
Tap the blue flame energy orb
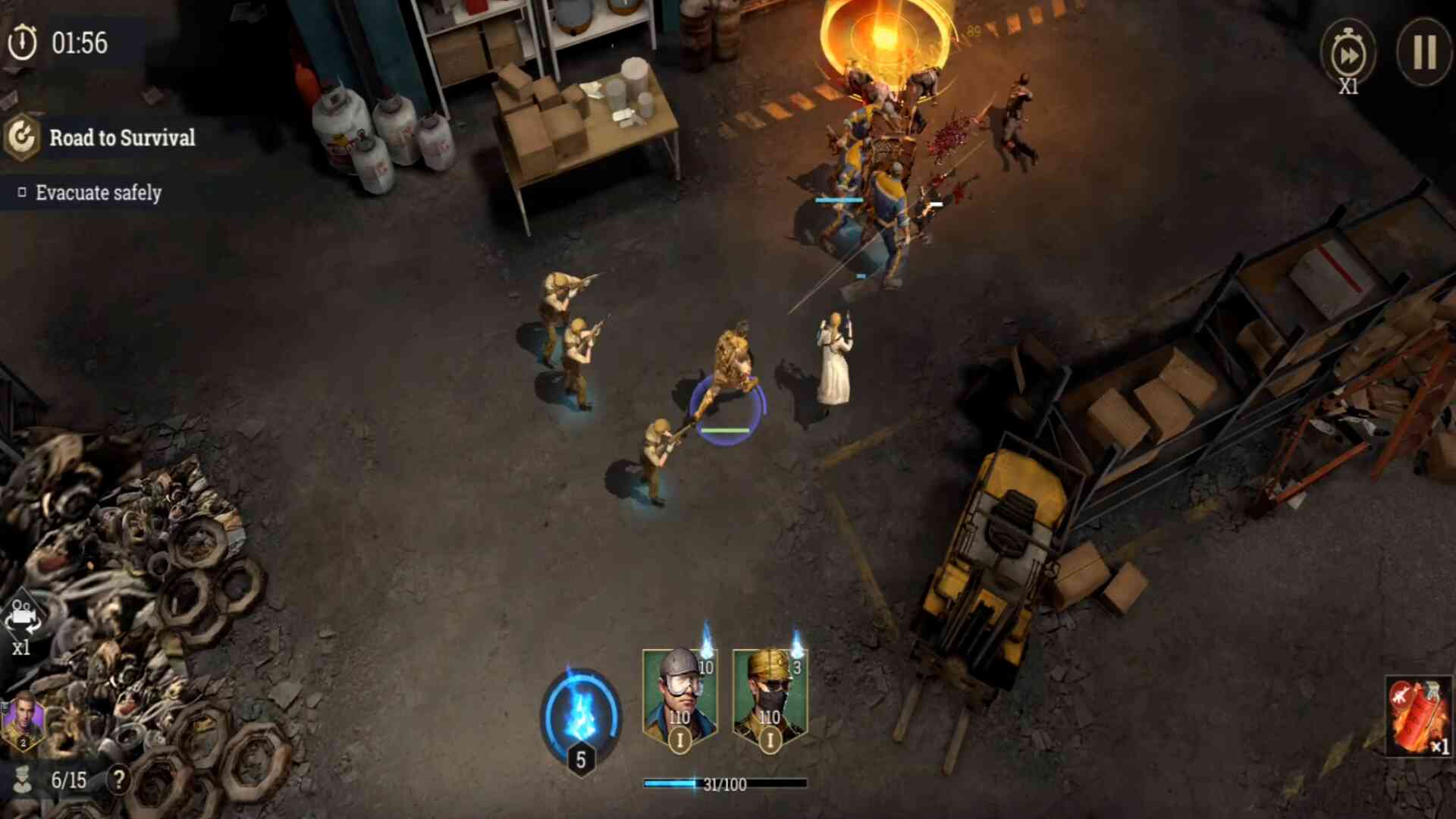tap(581, 714)
